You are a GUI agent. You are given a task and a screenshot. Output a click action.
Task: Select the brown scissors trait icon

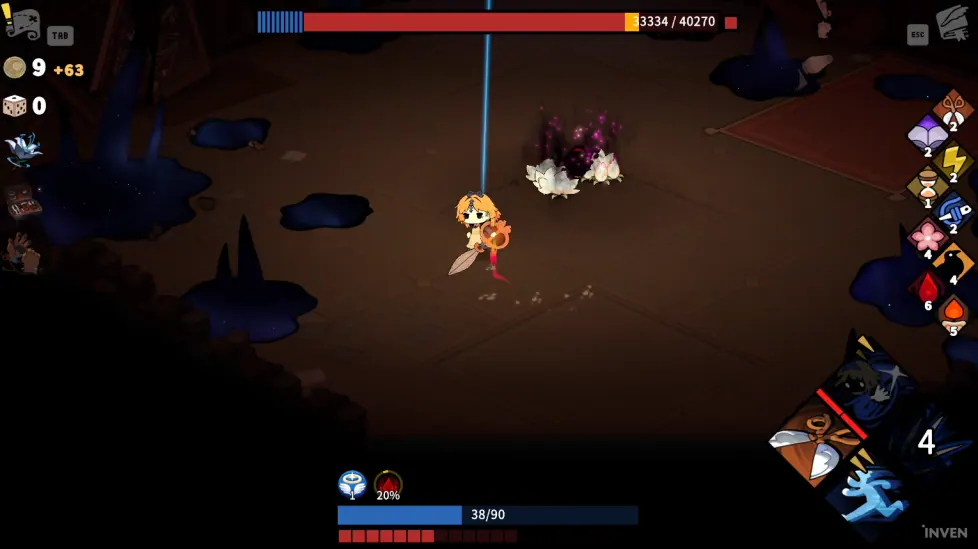(x=953, y=108)
